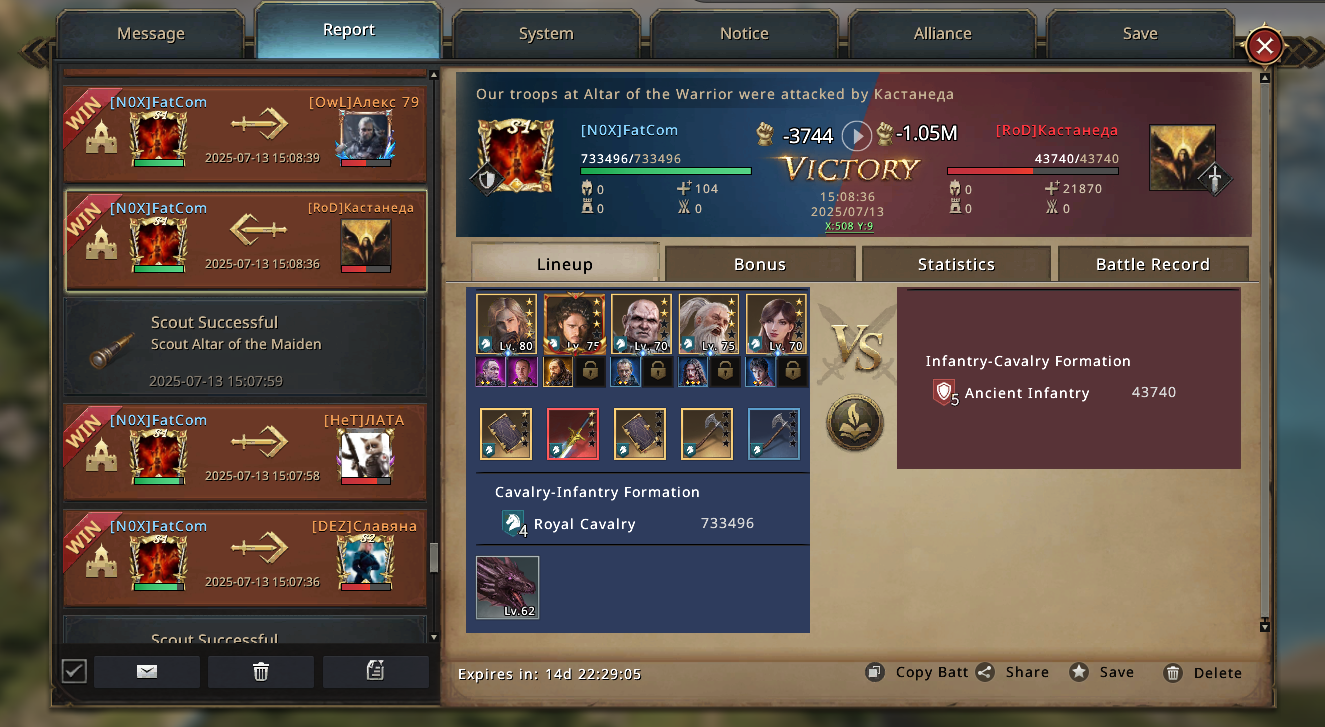
Task: Select the report against [HeT]ЛАТА
Action: click(245, 452)
